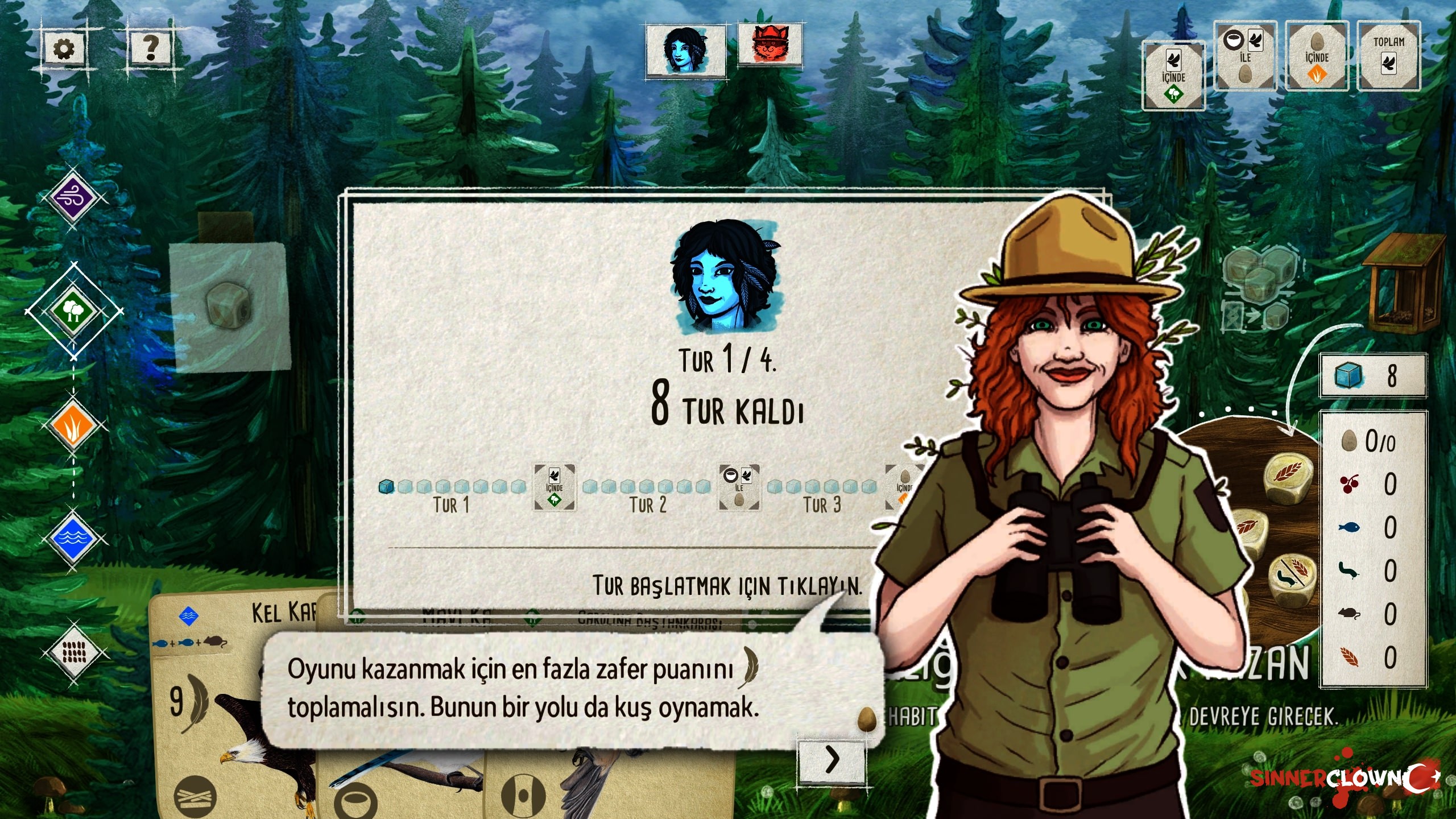
Task: Select the purple wind diamond icon
Action: pos(73,198)
